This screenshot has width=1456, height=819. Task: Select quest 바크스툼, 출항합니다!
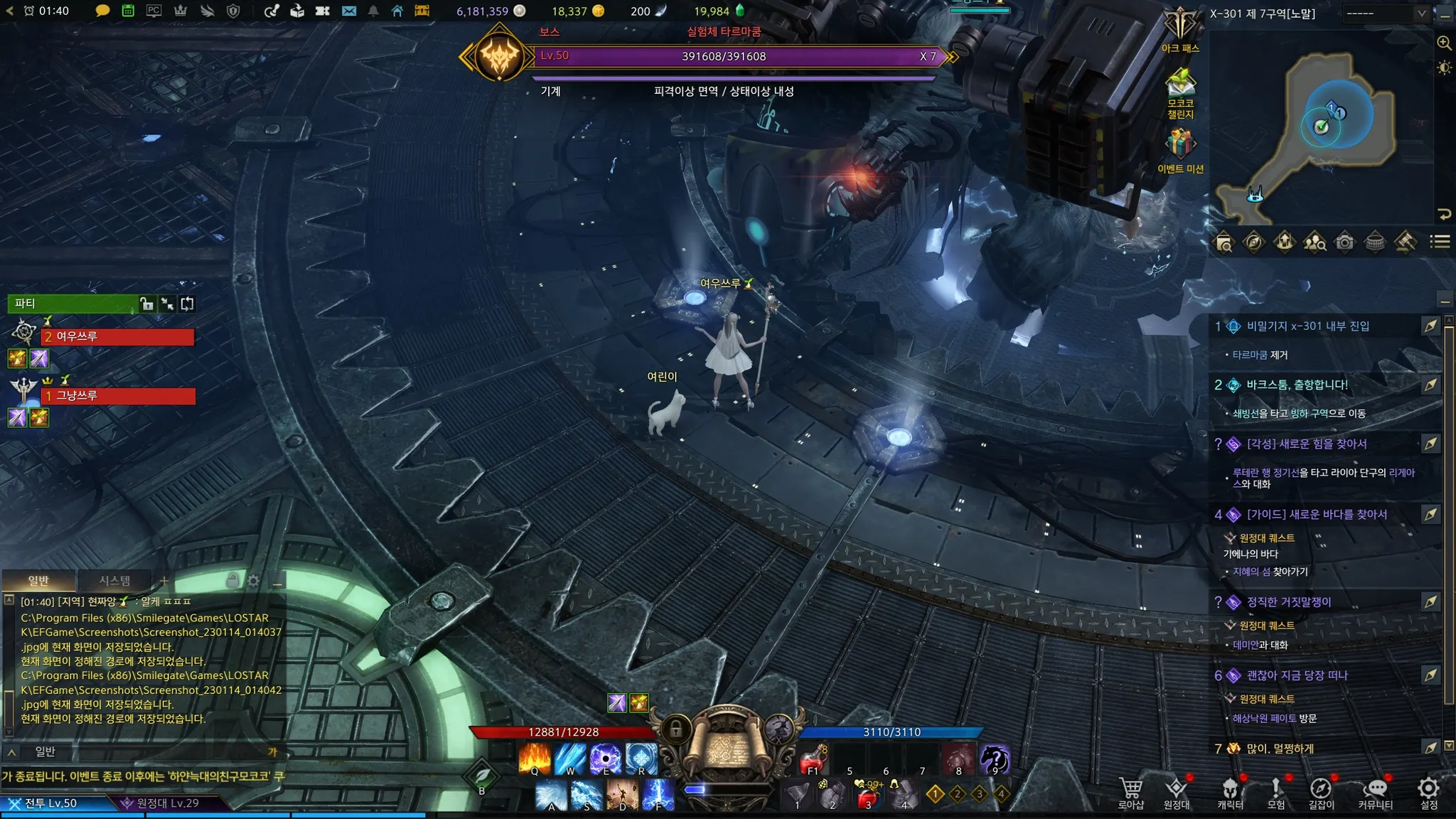[x=1297, y=385]
